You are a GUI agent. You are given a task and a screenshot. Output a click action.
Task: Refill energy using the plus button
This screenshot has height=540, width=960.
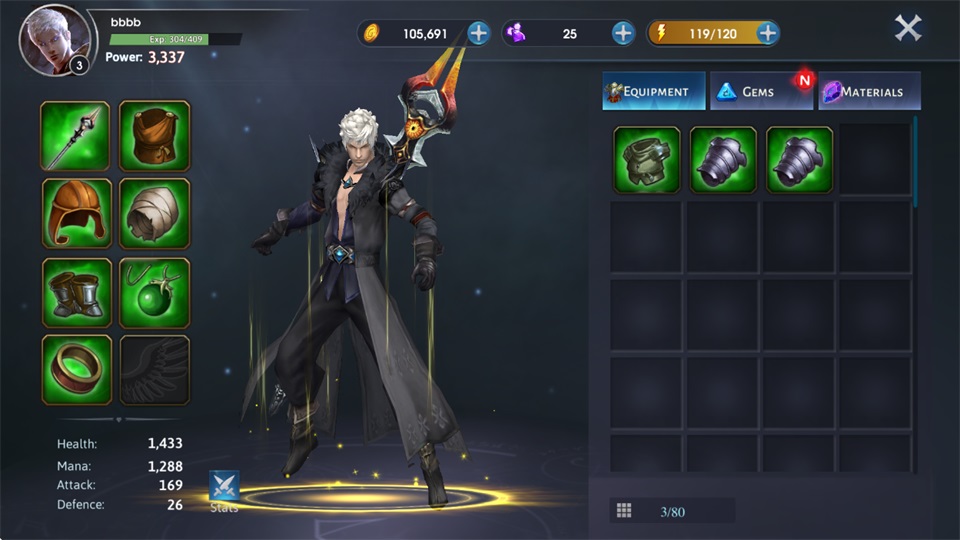(x=768, y=33)
